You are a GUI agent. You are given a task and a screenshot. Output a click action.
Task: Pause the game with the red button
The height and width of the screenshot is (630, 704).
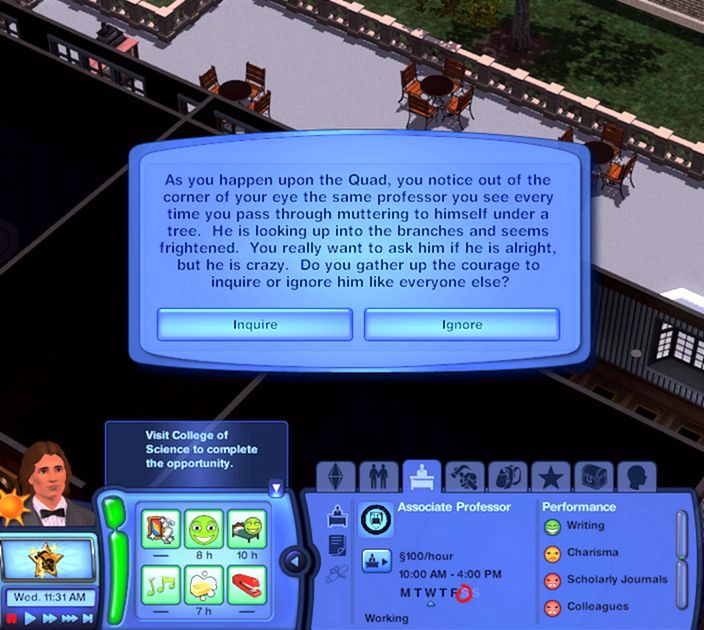[10, 619]
